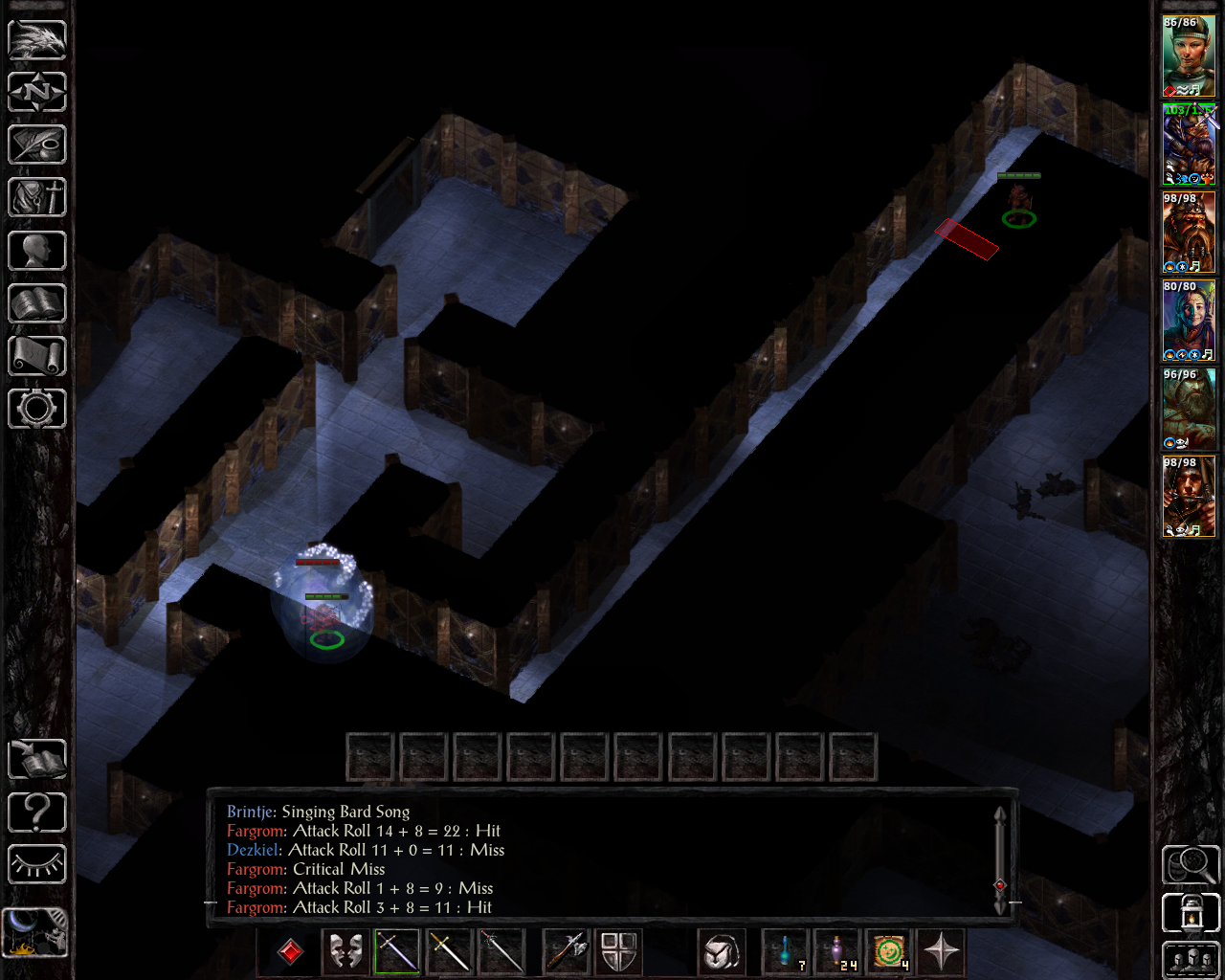
Task: Use the blue potion with 7 charges
Action: [x=786, y=951]
